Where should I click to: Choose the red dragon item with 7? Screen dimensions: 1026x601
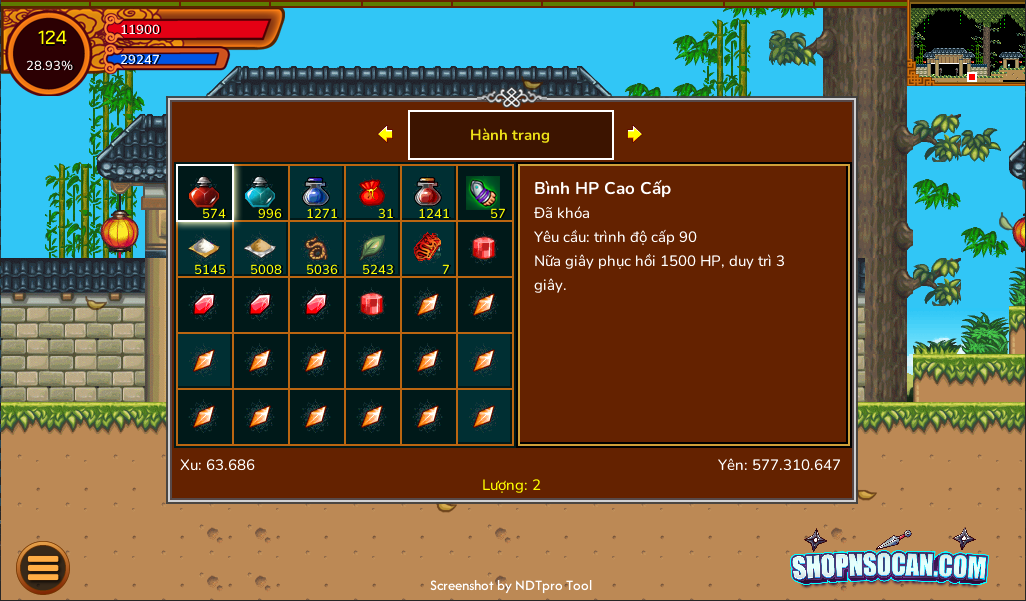(429, 249)
